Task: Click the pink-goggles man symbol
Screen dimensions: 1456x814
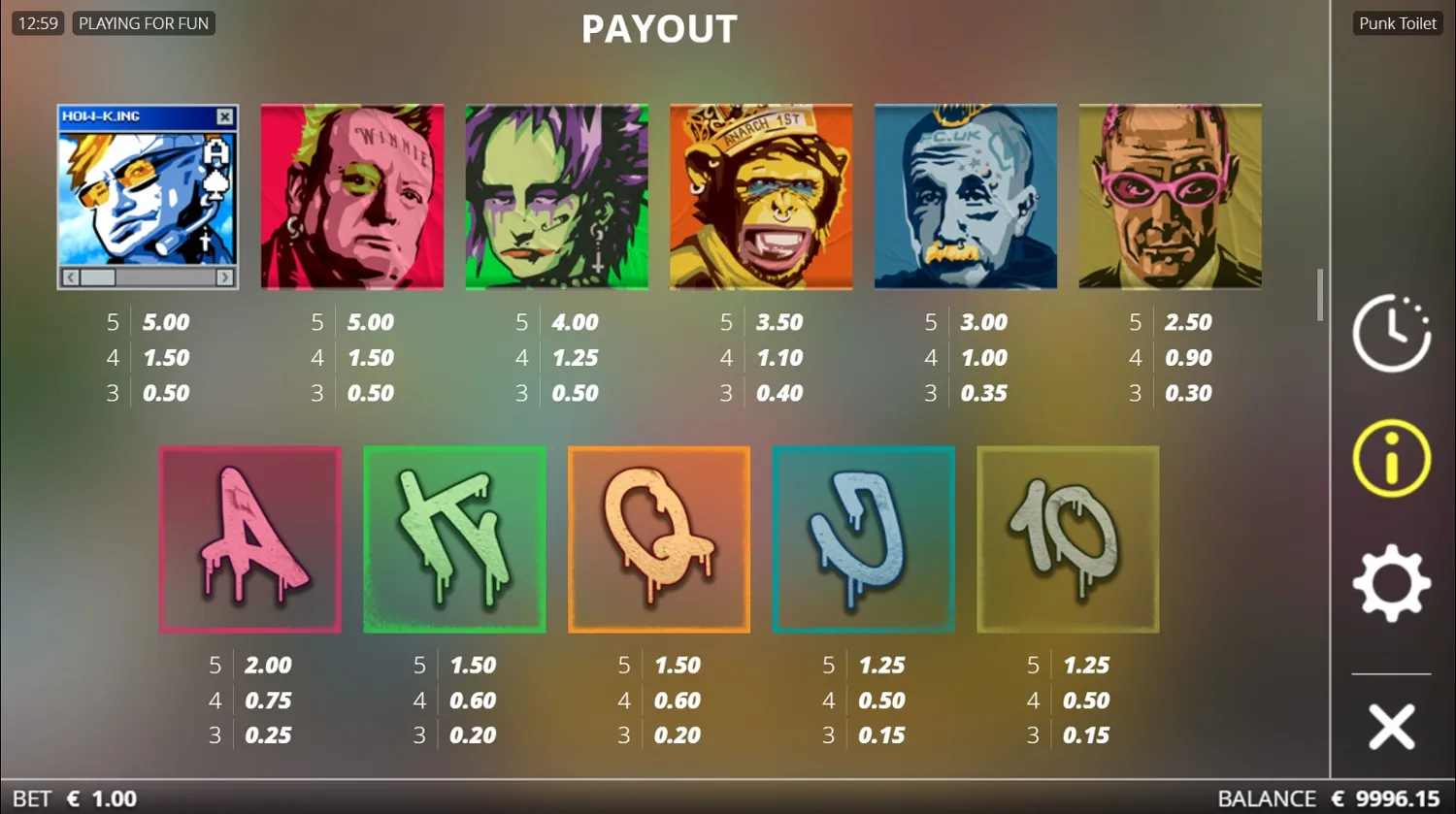Action: click(x=1171, y=195)
